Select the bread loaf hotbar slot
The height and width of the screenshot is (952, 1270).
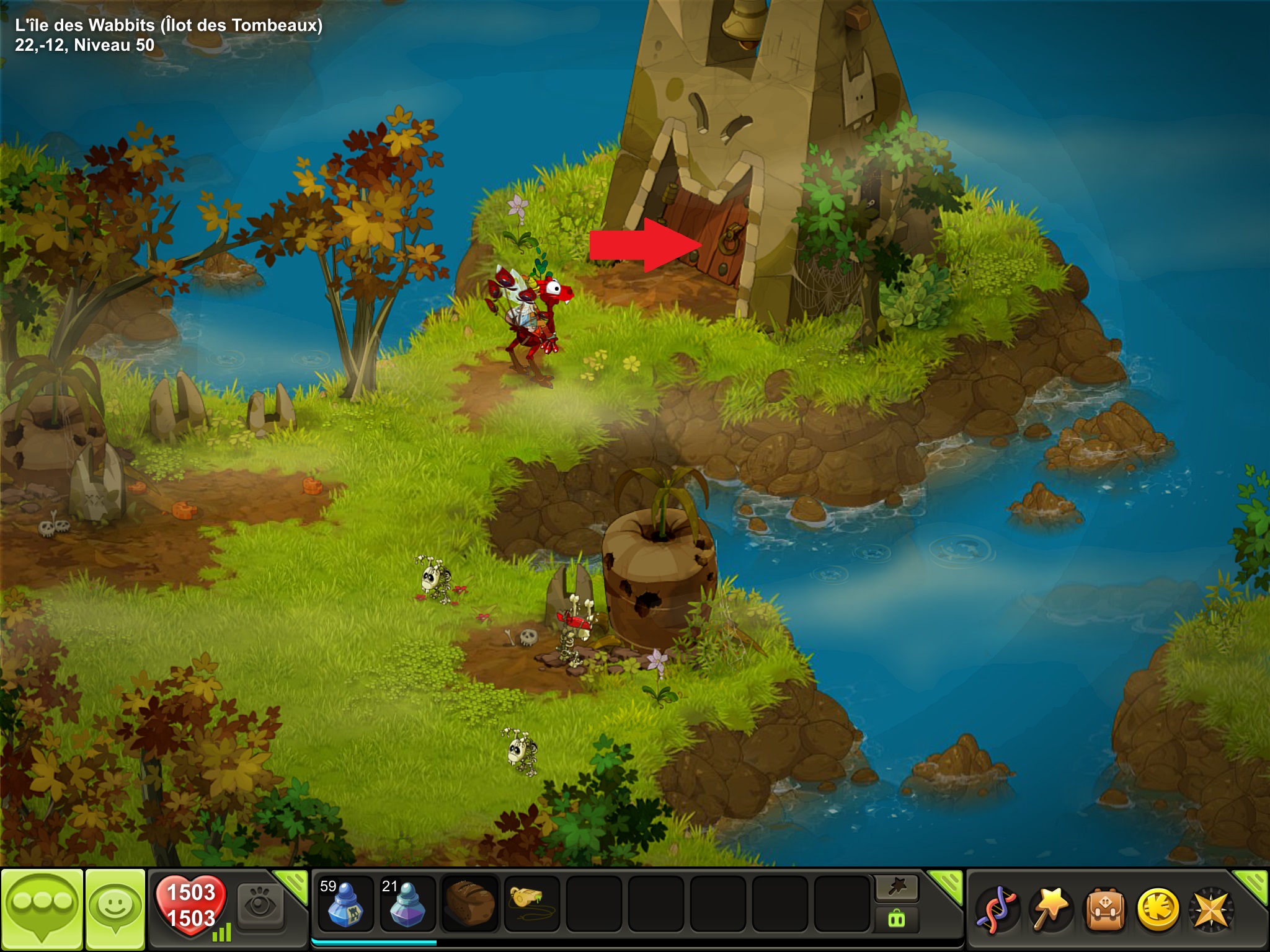(470, 904)
